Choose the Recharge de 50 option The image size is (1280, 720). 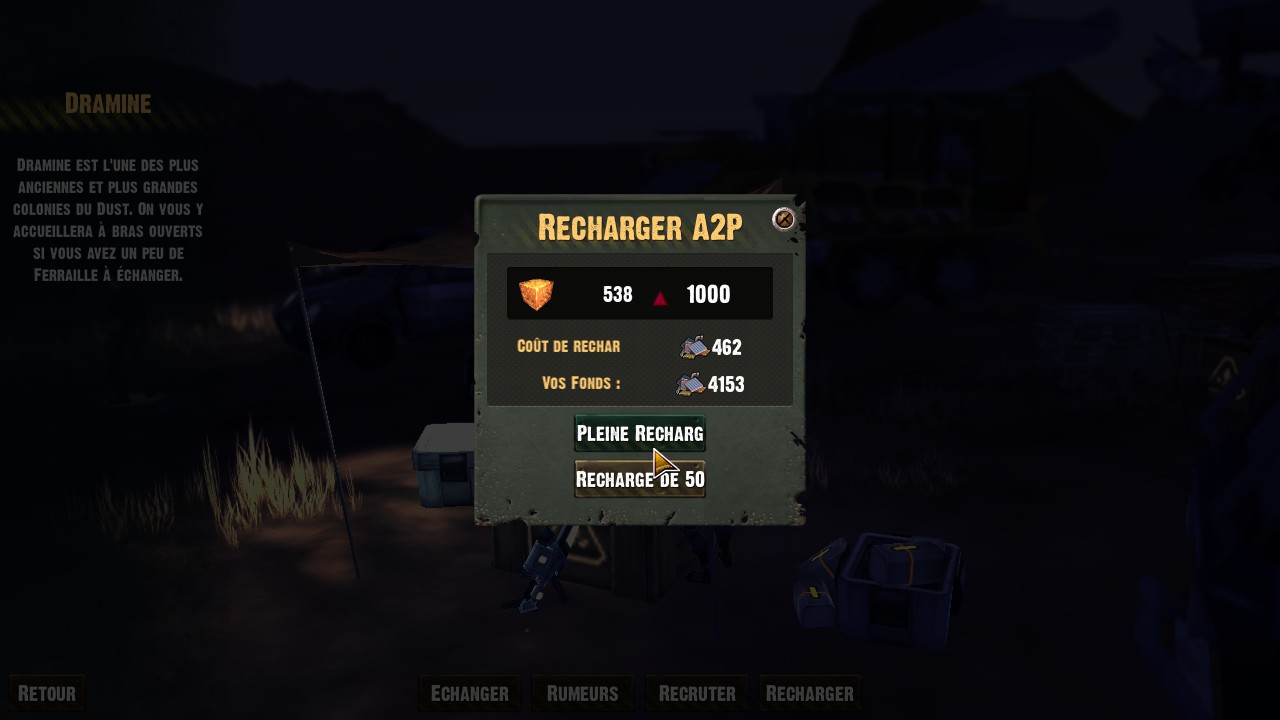pyautogui.click(x=639, y=479)
